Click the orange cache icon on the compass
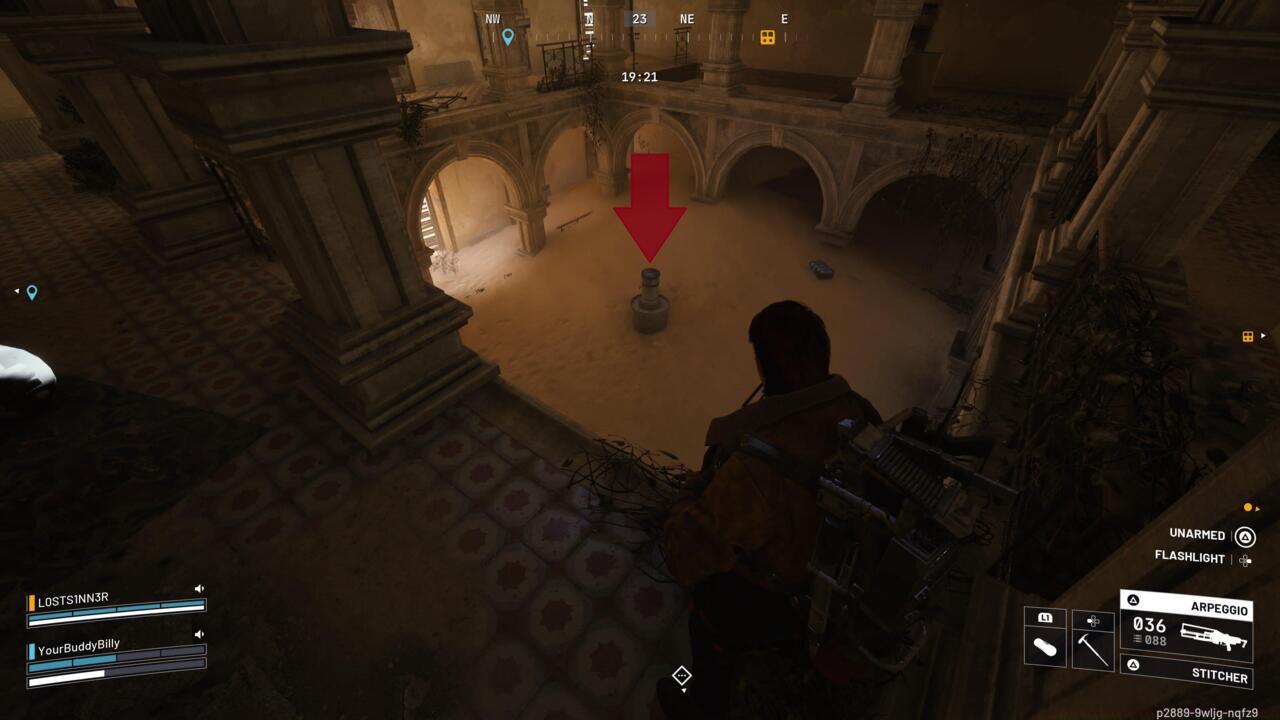The height and width of the screenshot is (720, 1280). click(769, 37)
